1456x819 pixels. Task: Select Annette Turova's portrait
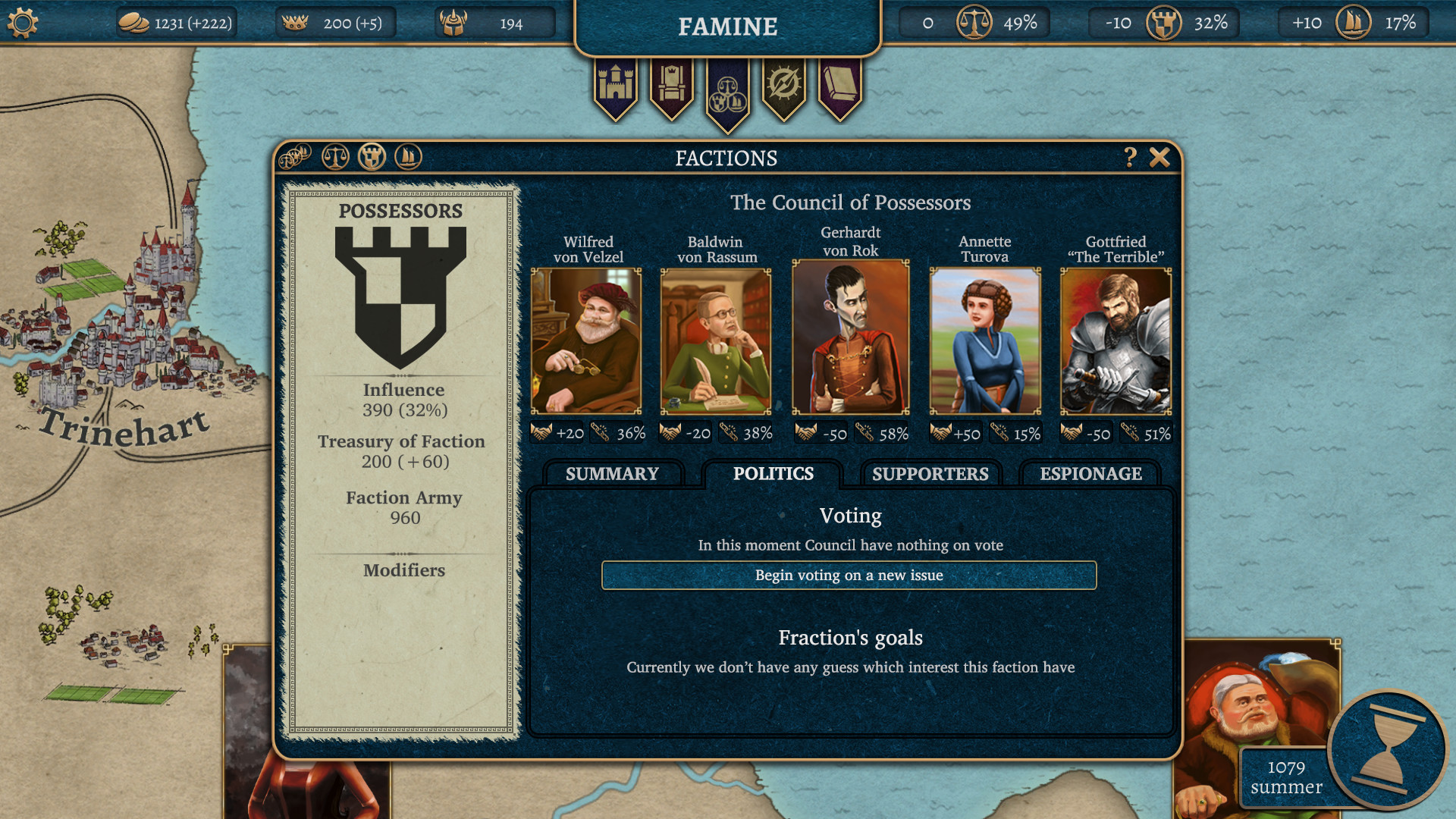click(985, 340)
